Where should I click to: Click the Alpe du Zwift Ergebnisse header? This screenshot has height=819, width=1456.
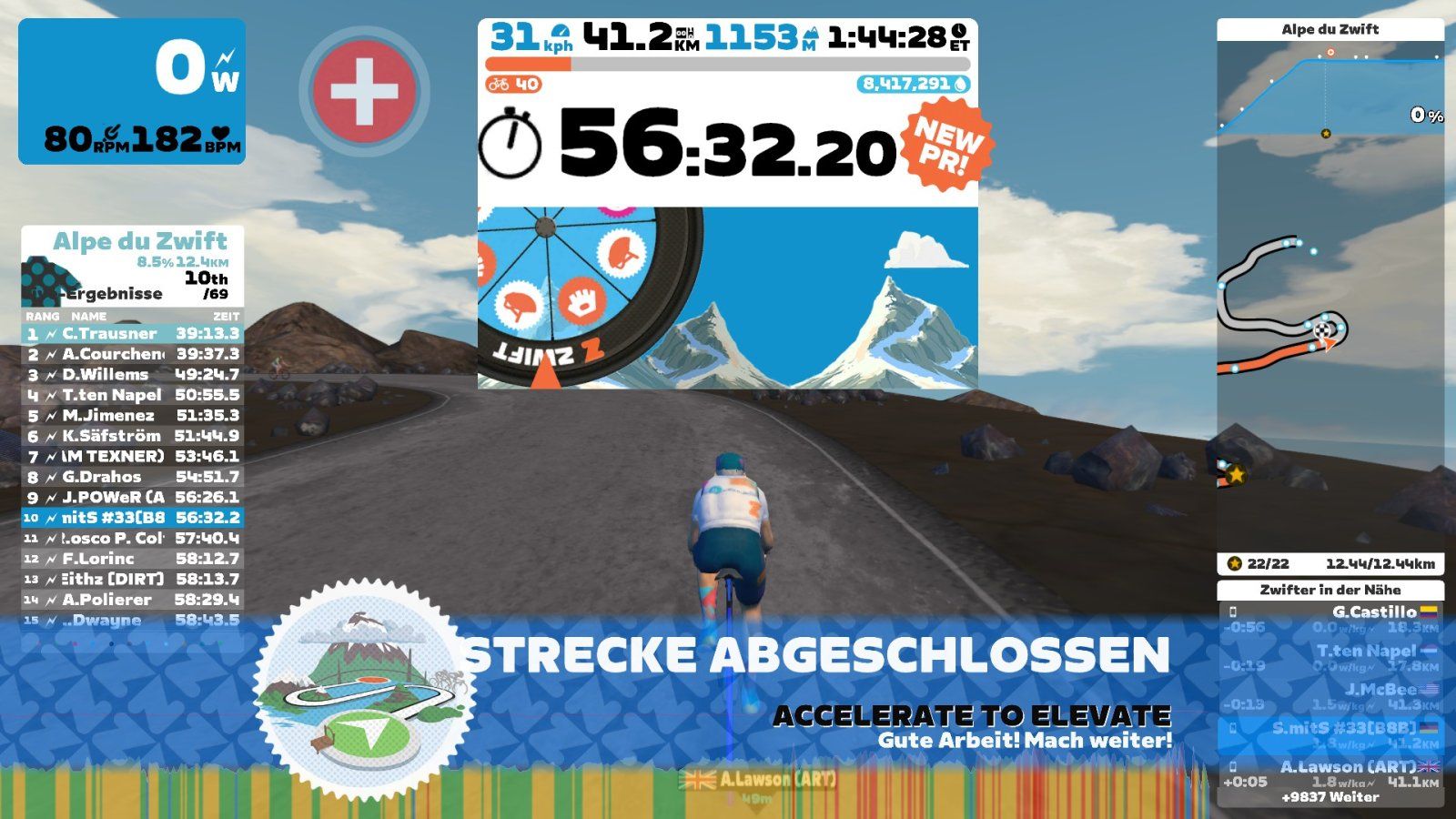133,266
